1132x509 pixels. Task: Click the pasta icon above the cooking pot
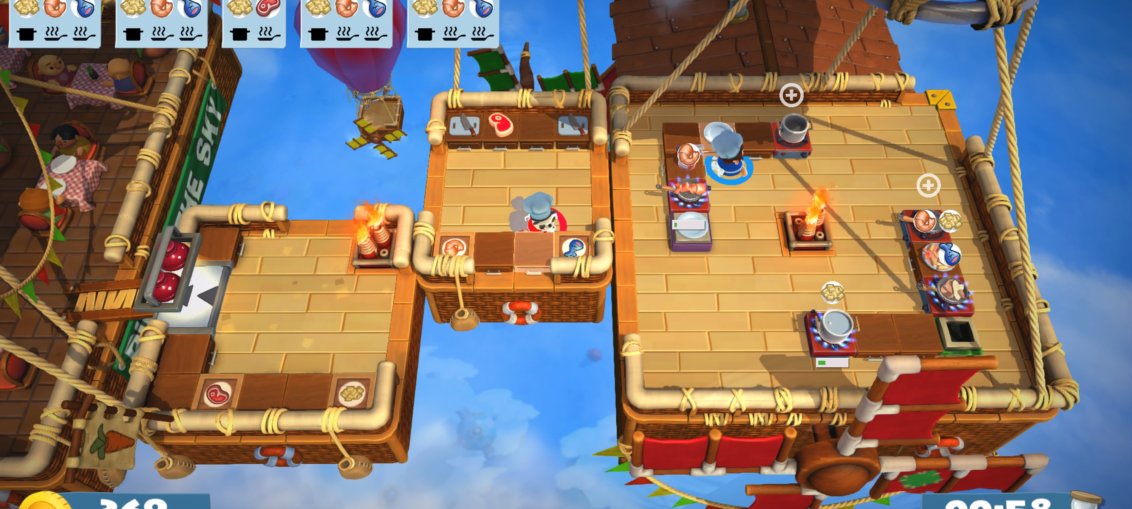[832, 291]
